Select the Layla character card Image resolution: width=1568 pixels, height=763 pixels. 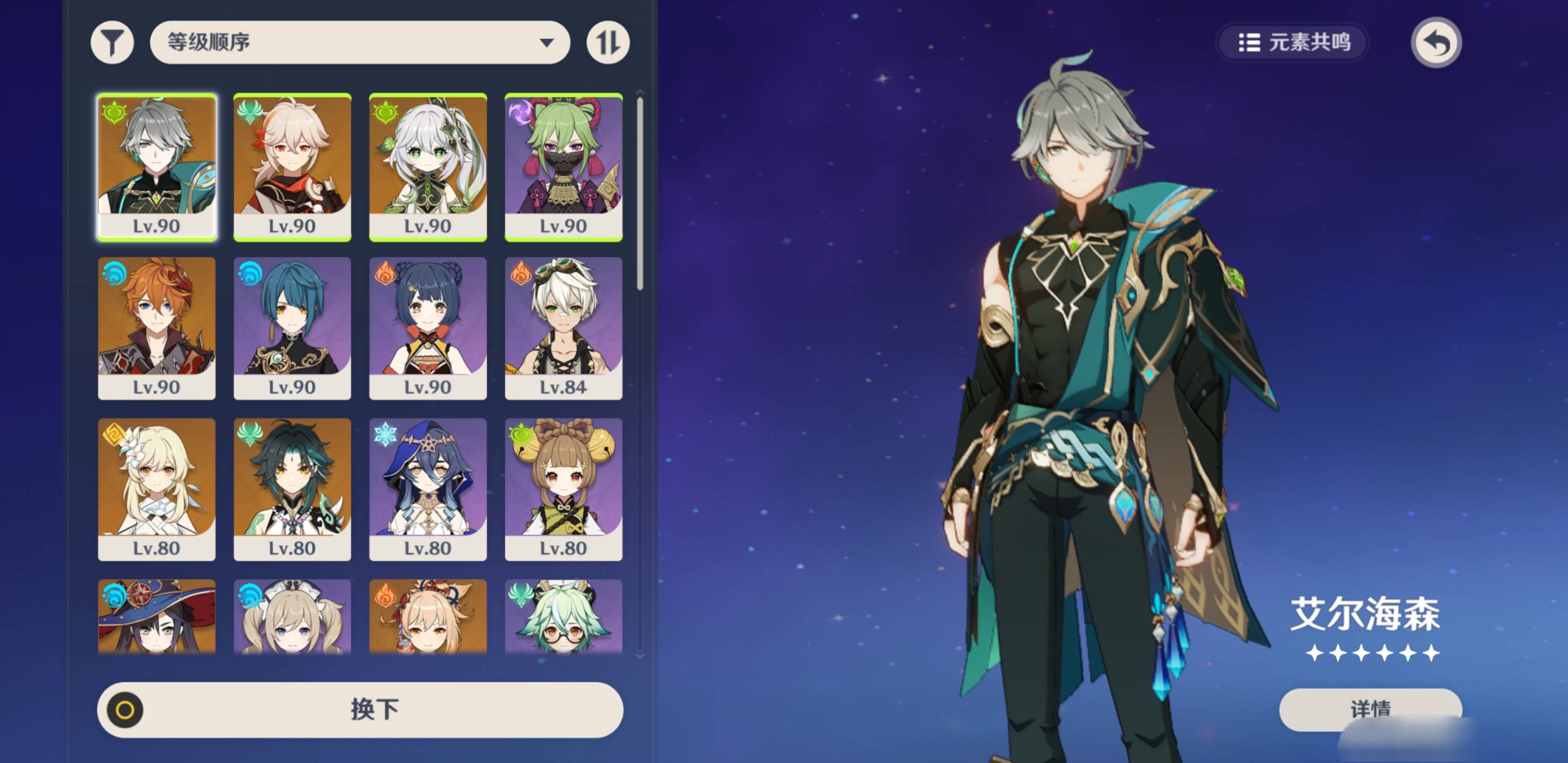[428, 489]
